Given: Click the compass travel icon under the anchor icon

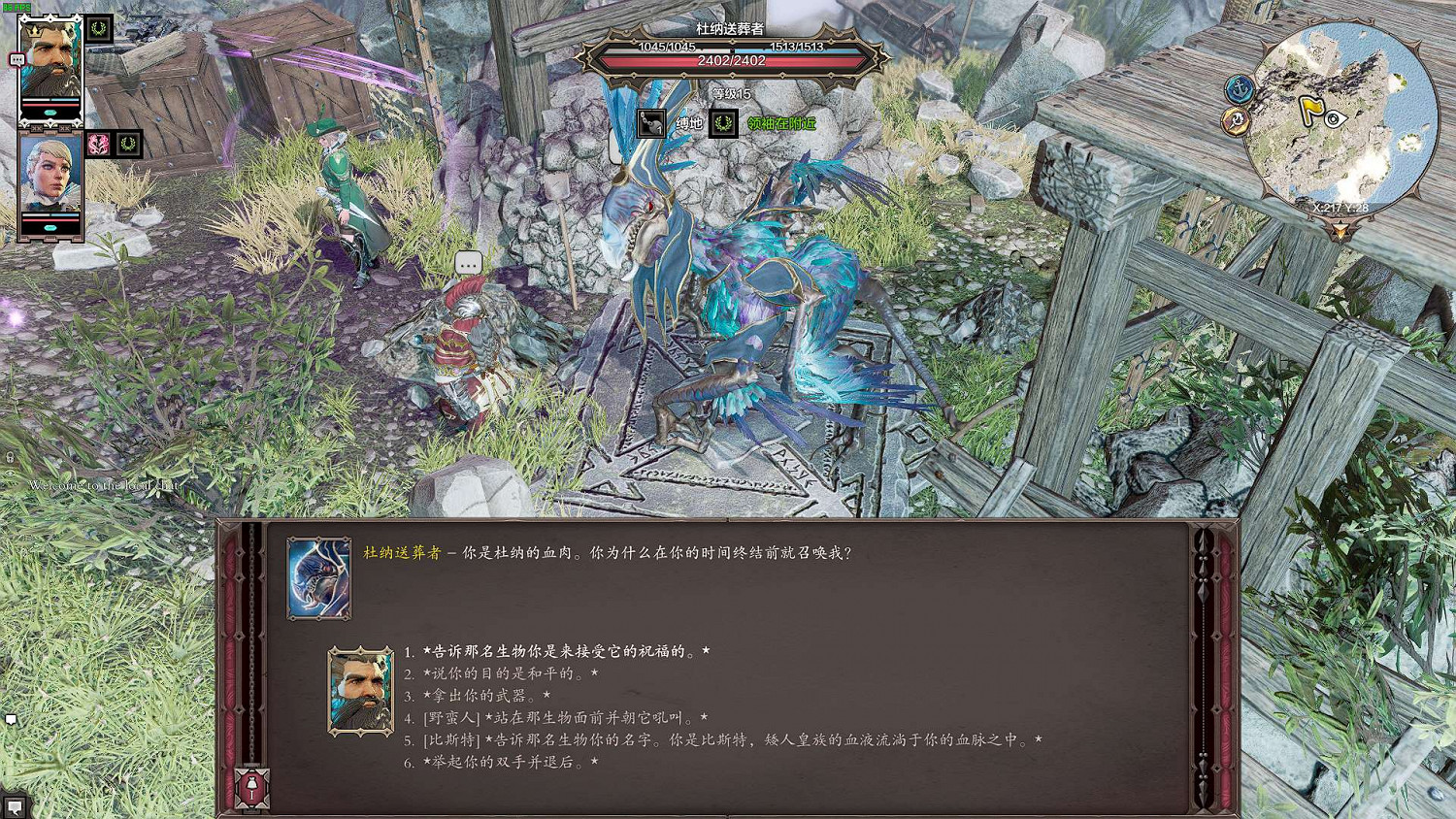Looking at the screenshot, I should coord(1236,120).
